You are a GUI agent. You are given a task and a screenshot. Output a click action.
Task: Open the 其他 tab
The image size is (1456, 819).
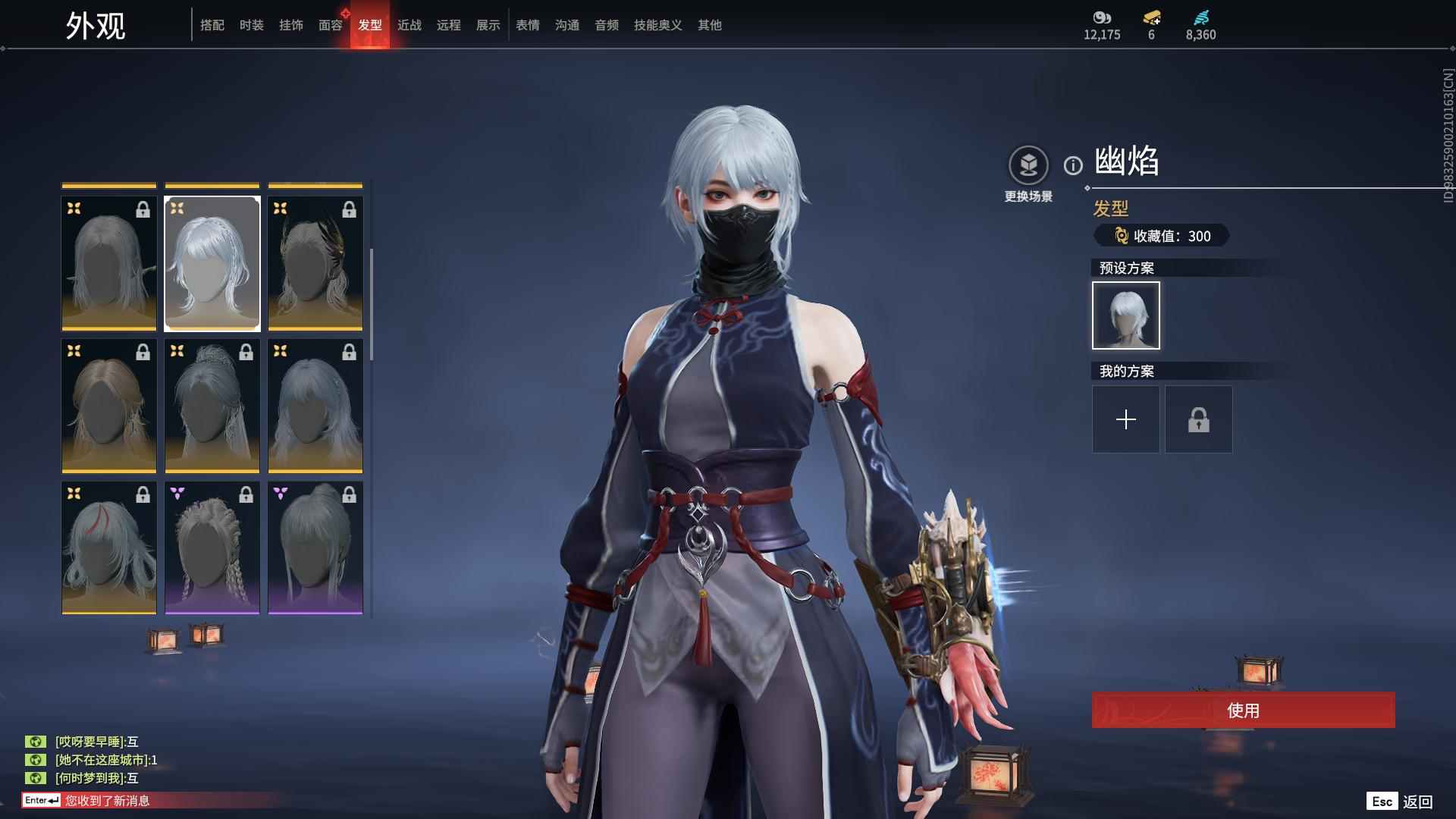[x=709, y=25]
